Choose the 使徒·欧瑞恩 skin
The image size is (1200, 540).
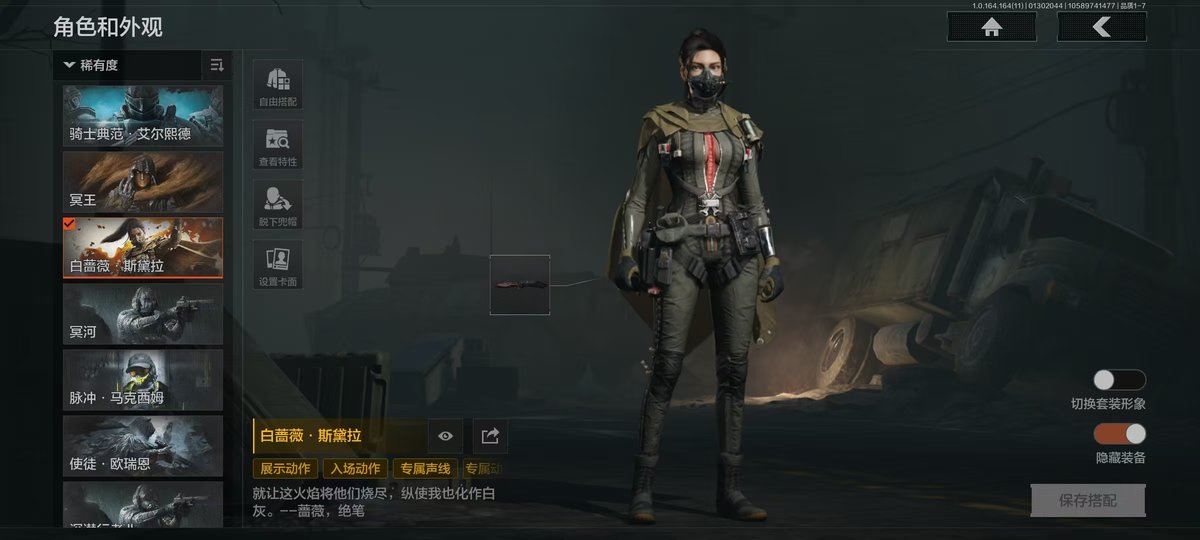pyautogui.click(x=143, y=446)
